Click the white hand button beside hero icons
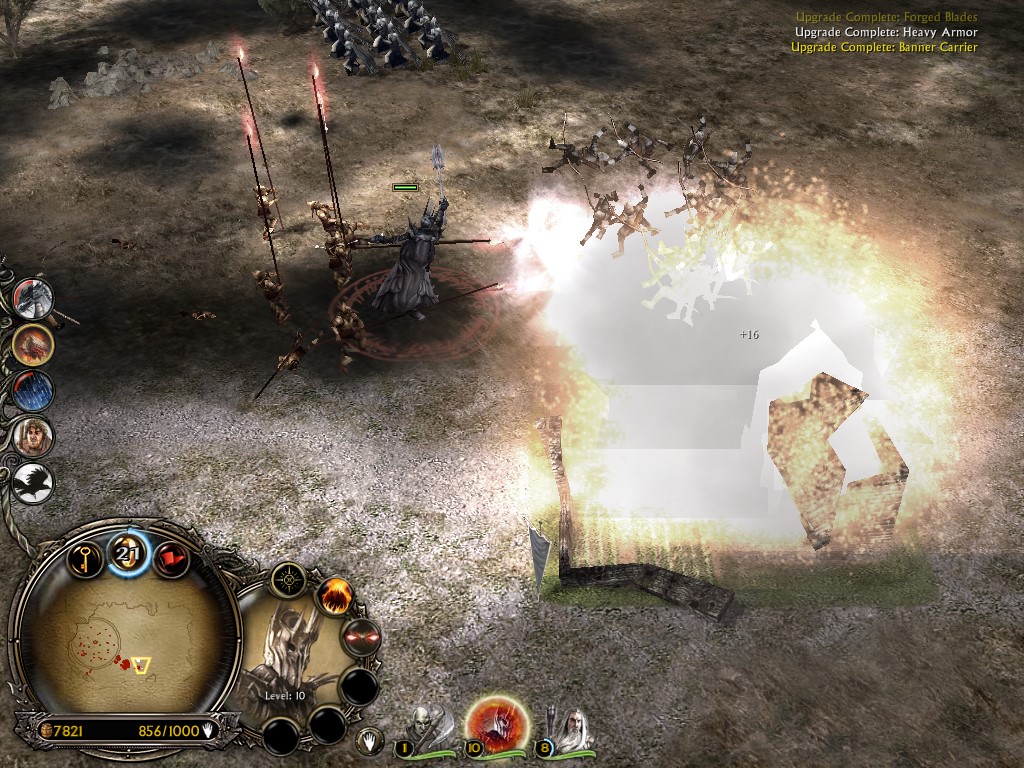This screenshot has height=768, width=1024. coord(369,742)
